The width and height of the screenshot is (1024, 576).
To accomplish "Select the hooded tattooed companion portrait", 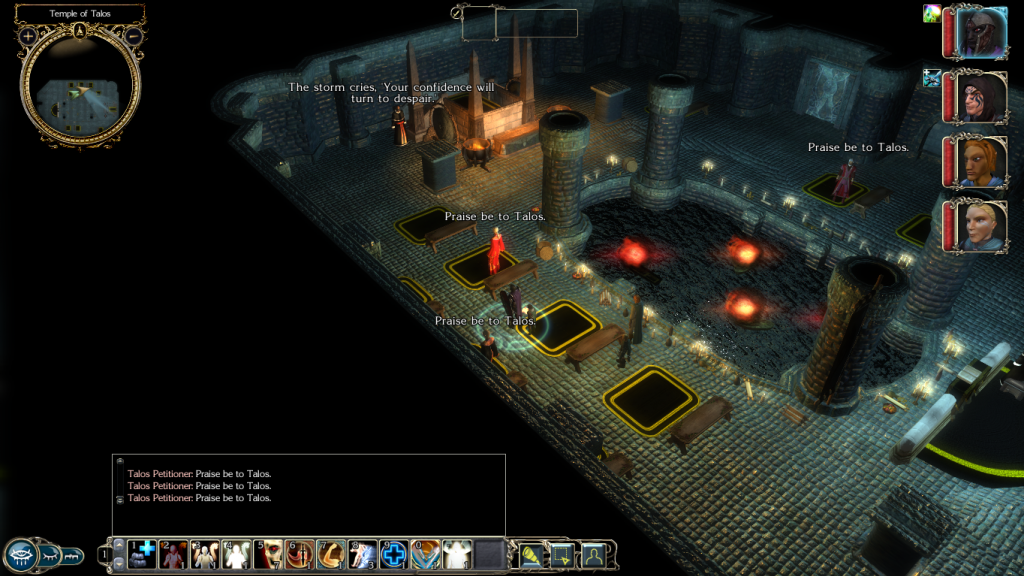I will (980, 97).
